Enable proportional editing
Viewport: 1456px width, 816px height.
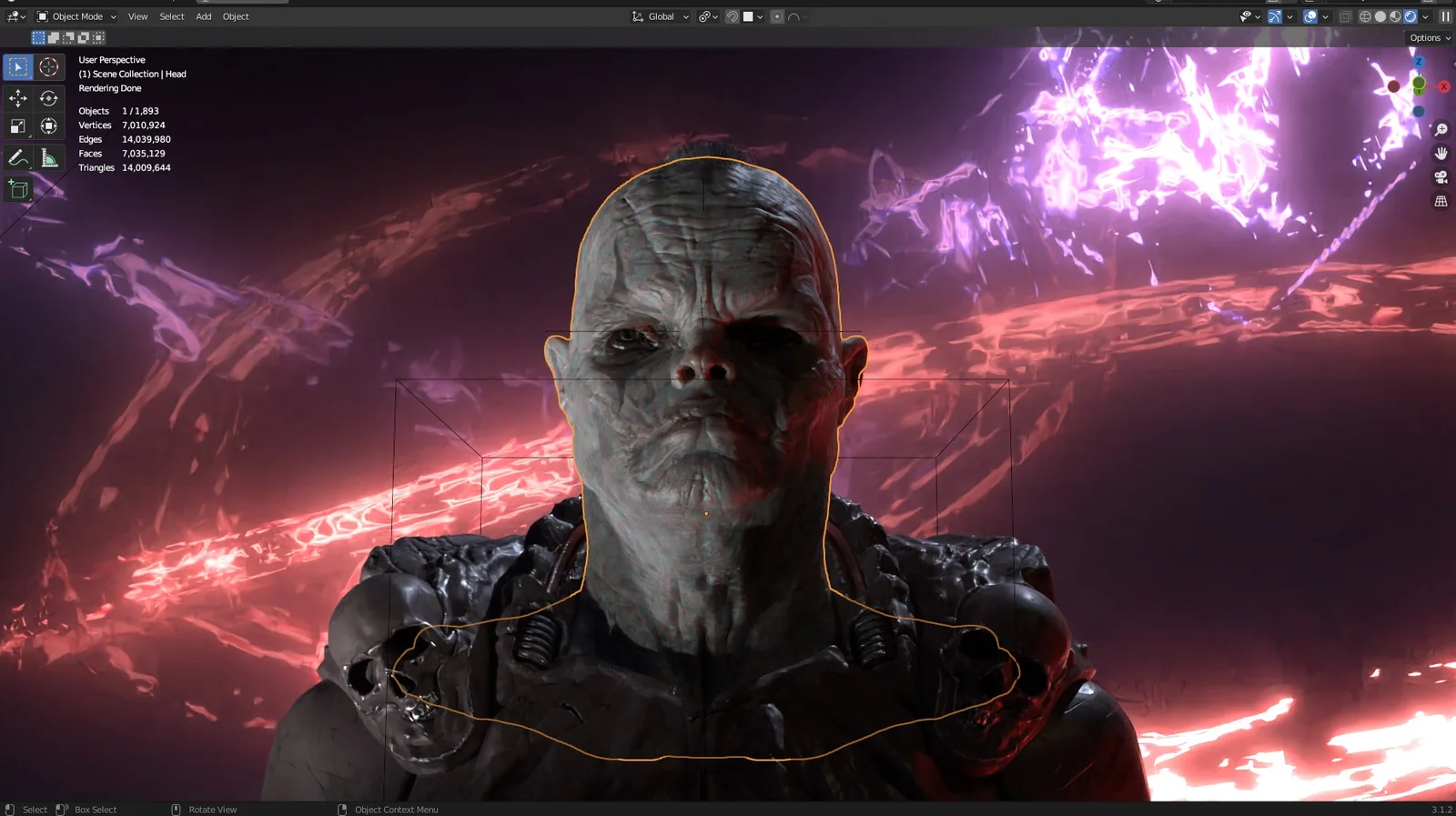click(x=777, y=15)
